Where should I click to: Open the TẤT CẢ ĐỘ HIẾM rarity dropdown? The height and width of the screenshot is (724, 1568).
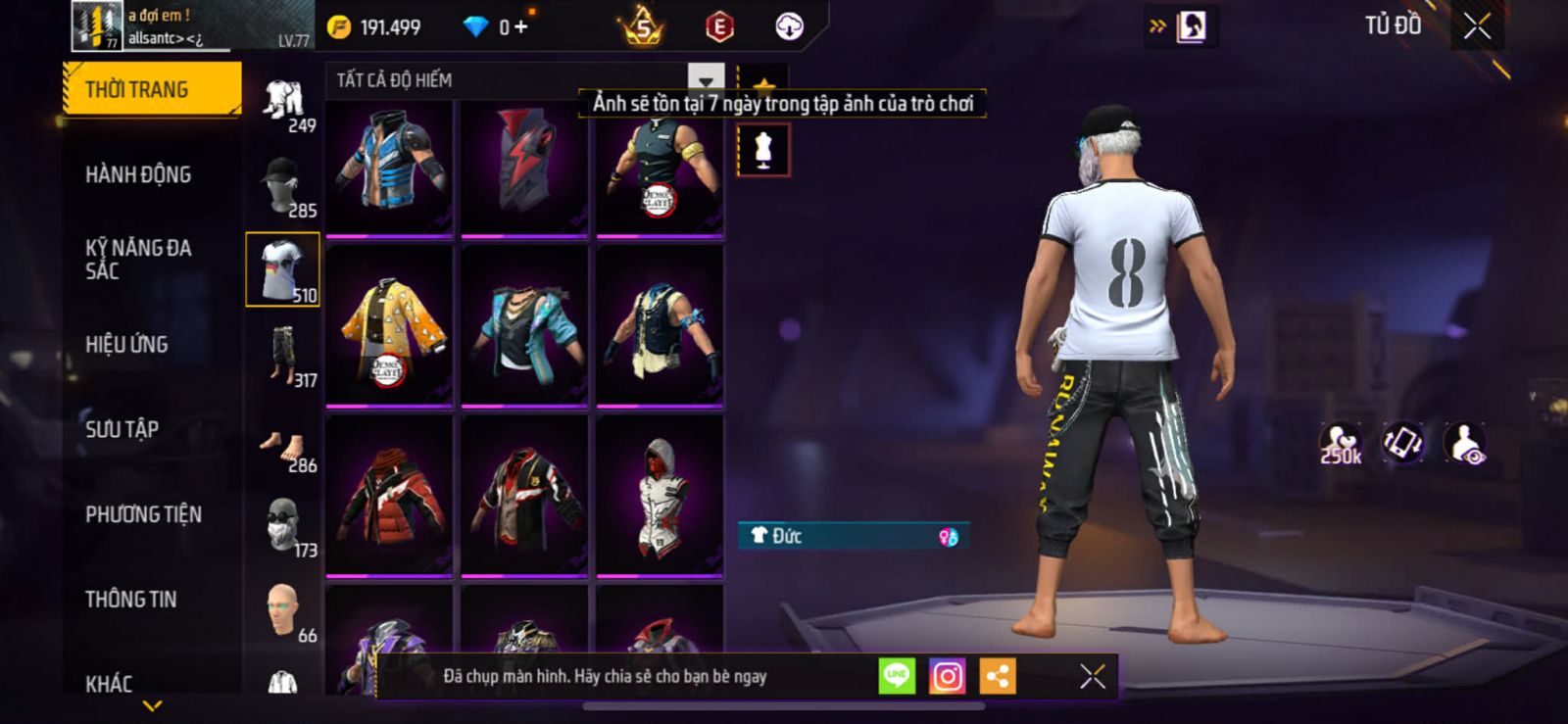(x=706, y=80)
